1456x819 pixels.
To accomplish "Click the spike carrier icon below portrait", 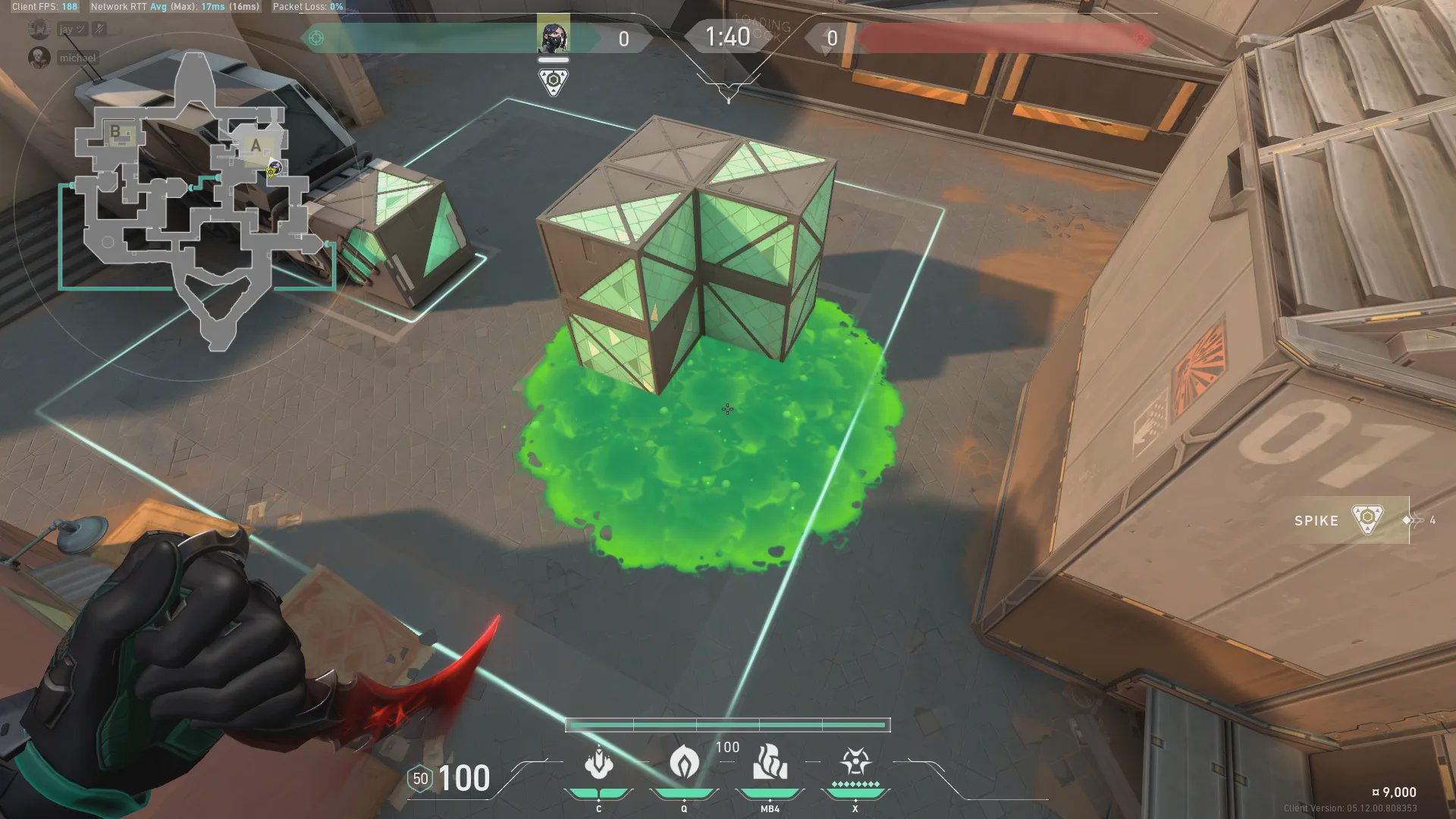I will tap(554, 81).
